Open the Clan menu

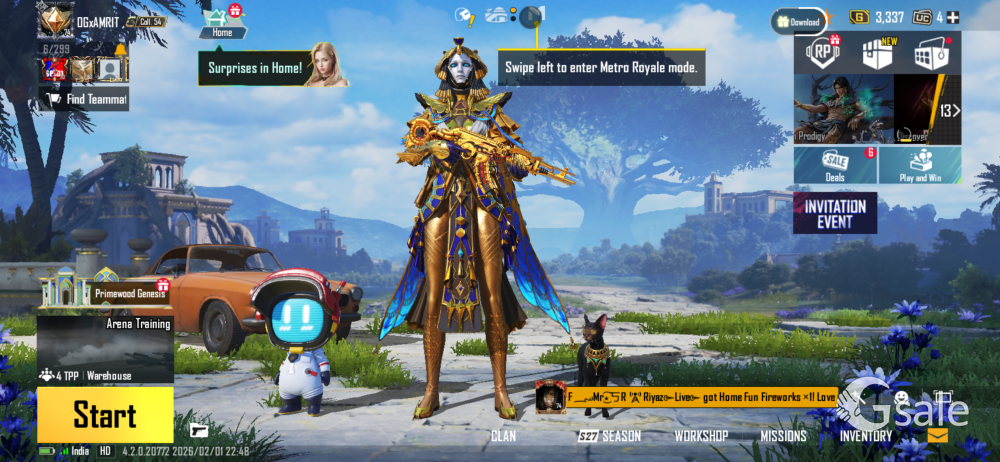tap(503, 436)
